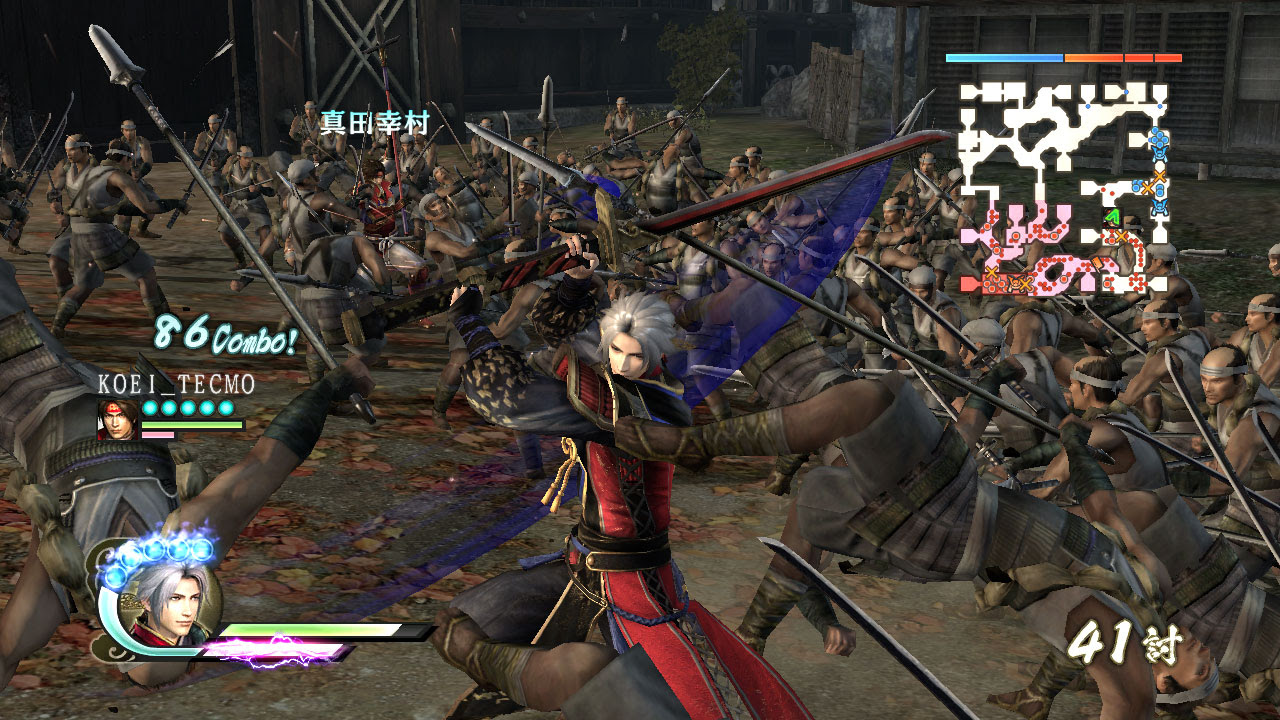Select the yellow-green player health bar
This screenshot has width=1280, height=720.
point(310,629)
